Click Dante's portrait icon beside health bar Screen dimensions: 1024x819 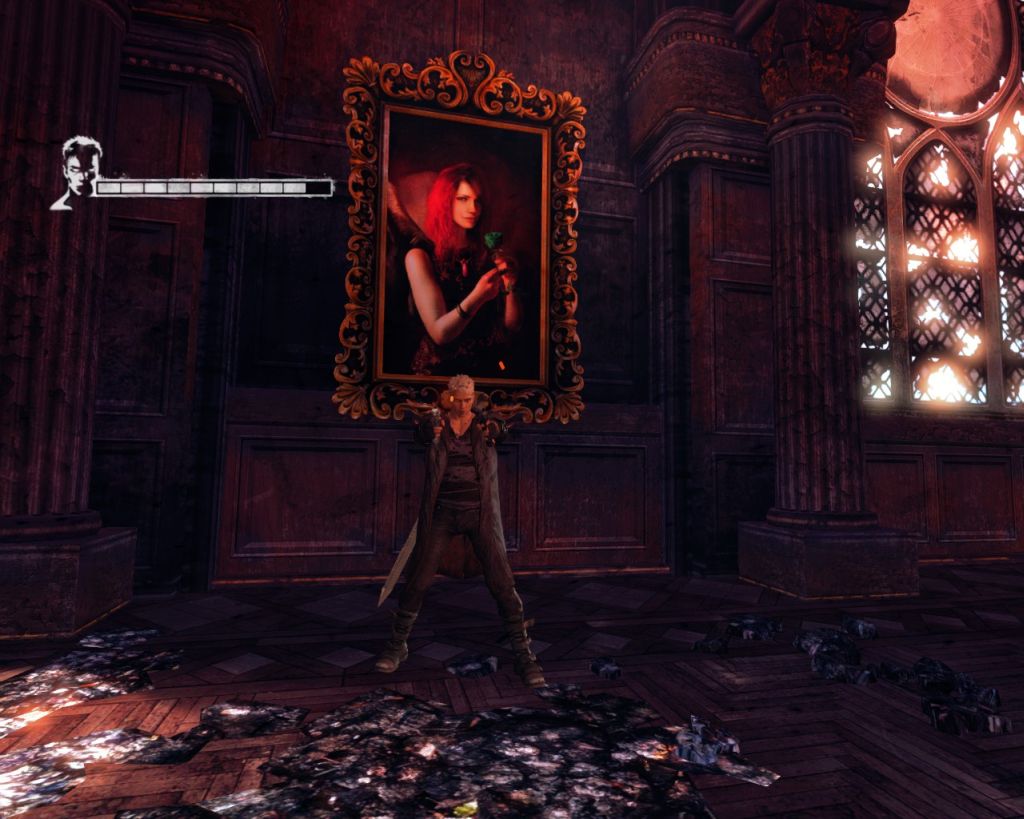[x=78, y=173]
